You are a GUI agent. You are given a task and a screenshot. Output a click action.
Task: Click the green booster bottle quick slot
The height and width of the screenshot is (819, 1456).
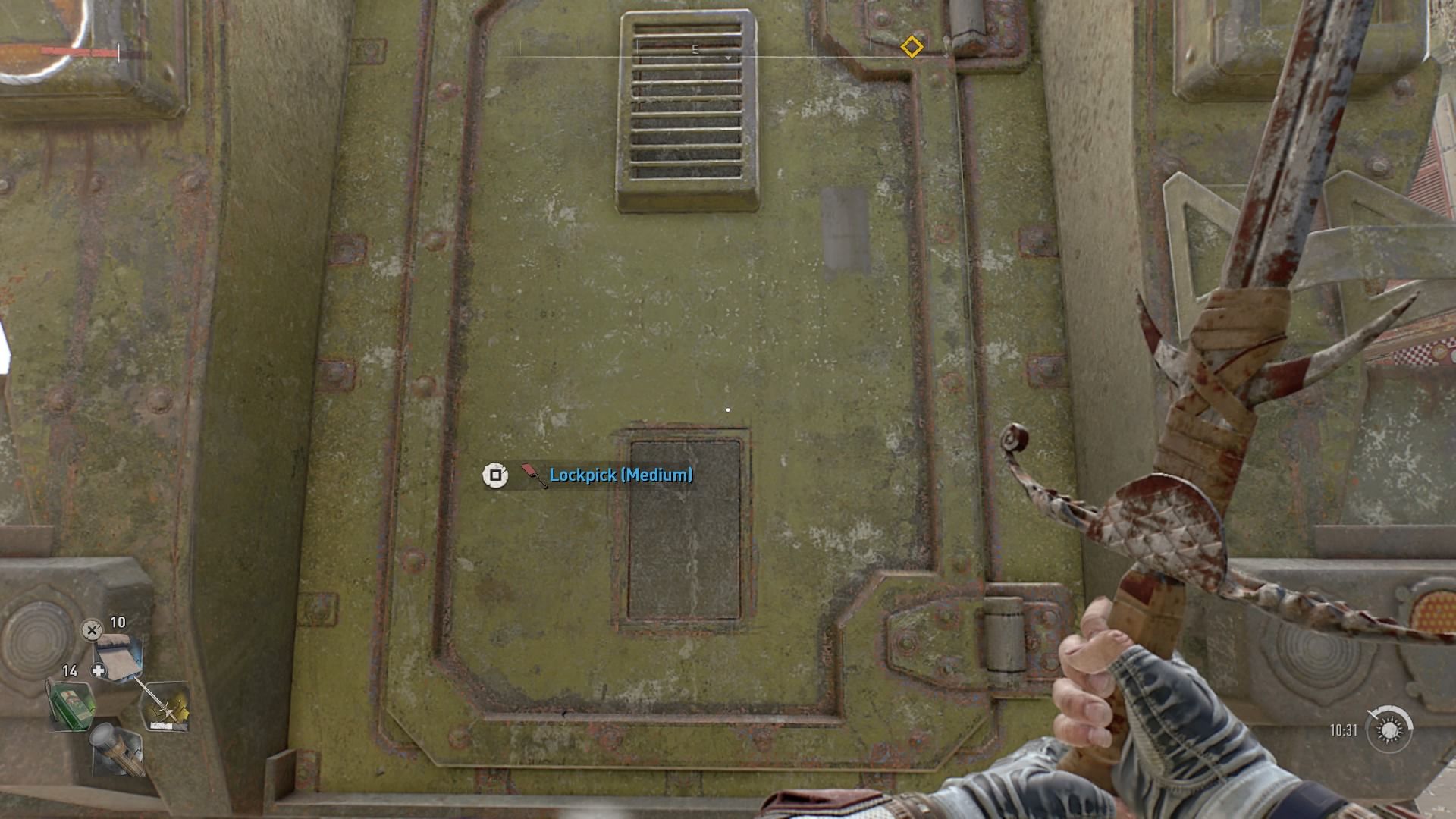click(71, 706)
